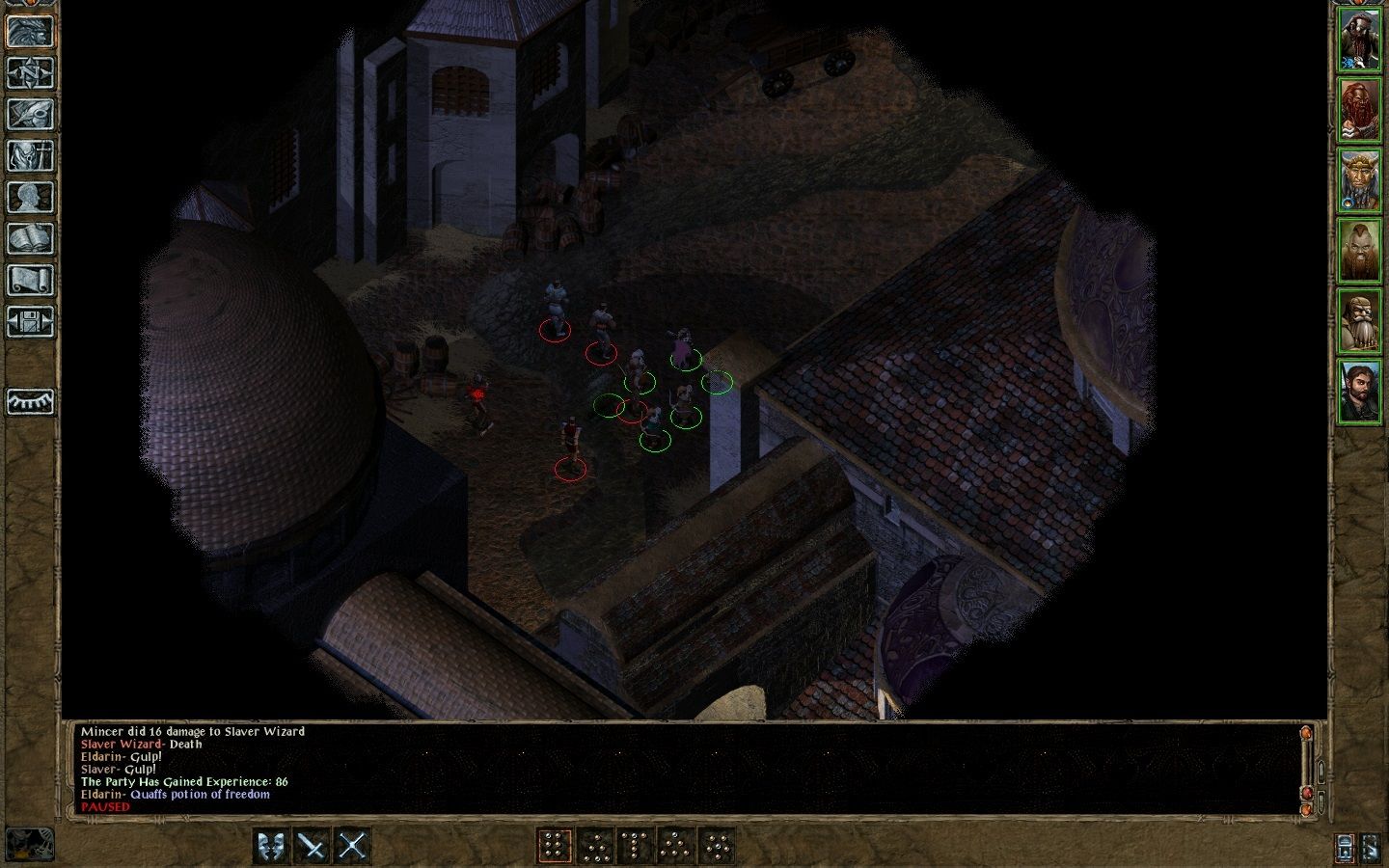The image size is (1389, 868).
Task: Open the options floppy disk button
Action: [30, 321]
